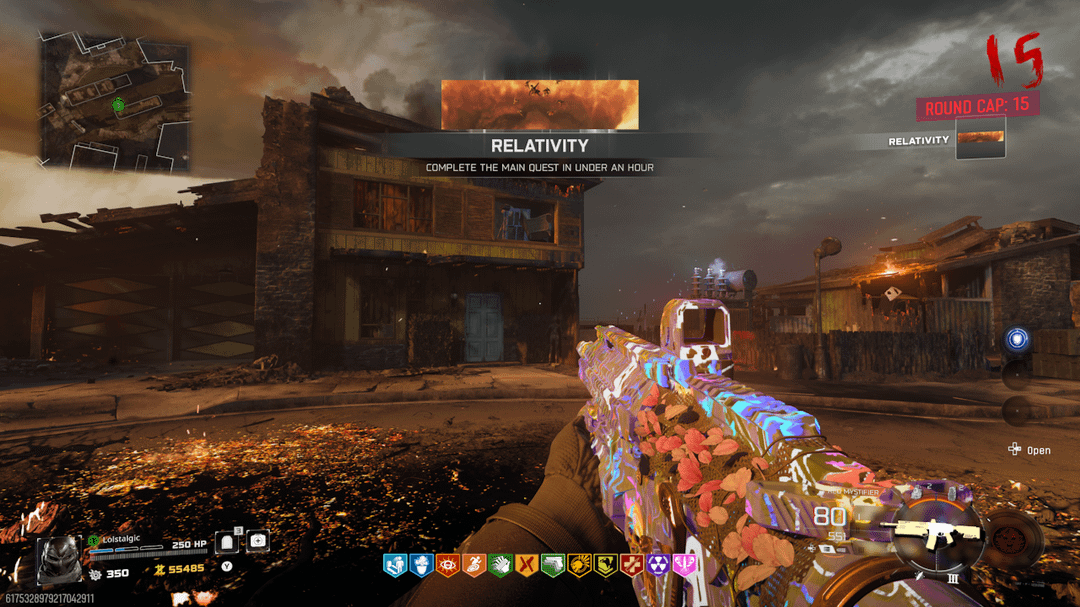Select the armor plate slot
This screenshot has width=1080, height=607.
pyautogui.click(x=226, y=542)
